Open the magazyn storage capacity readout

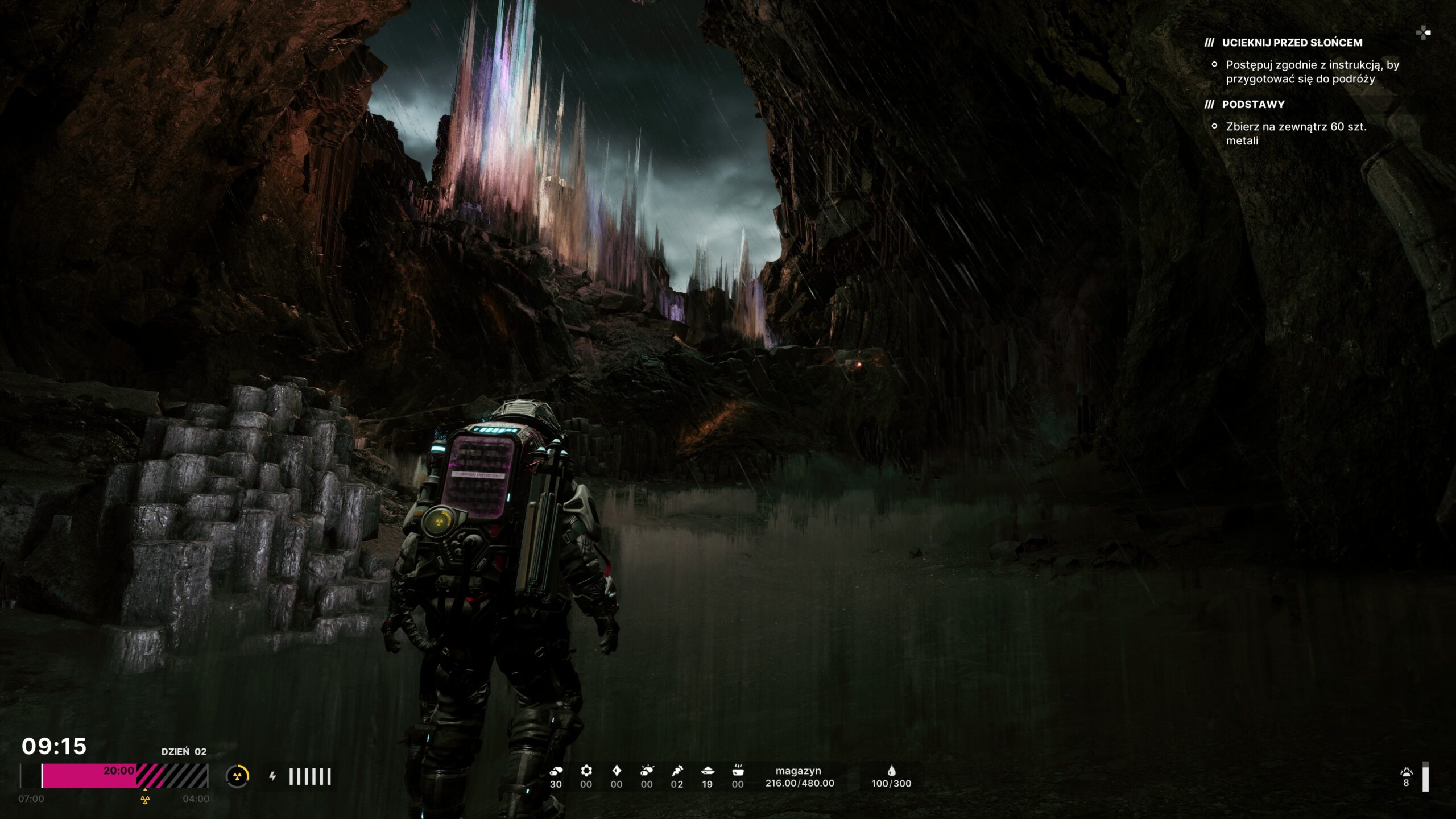pos(799,777)
